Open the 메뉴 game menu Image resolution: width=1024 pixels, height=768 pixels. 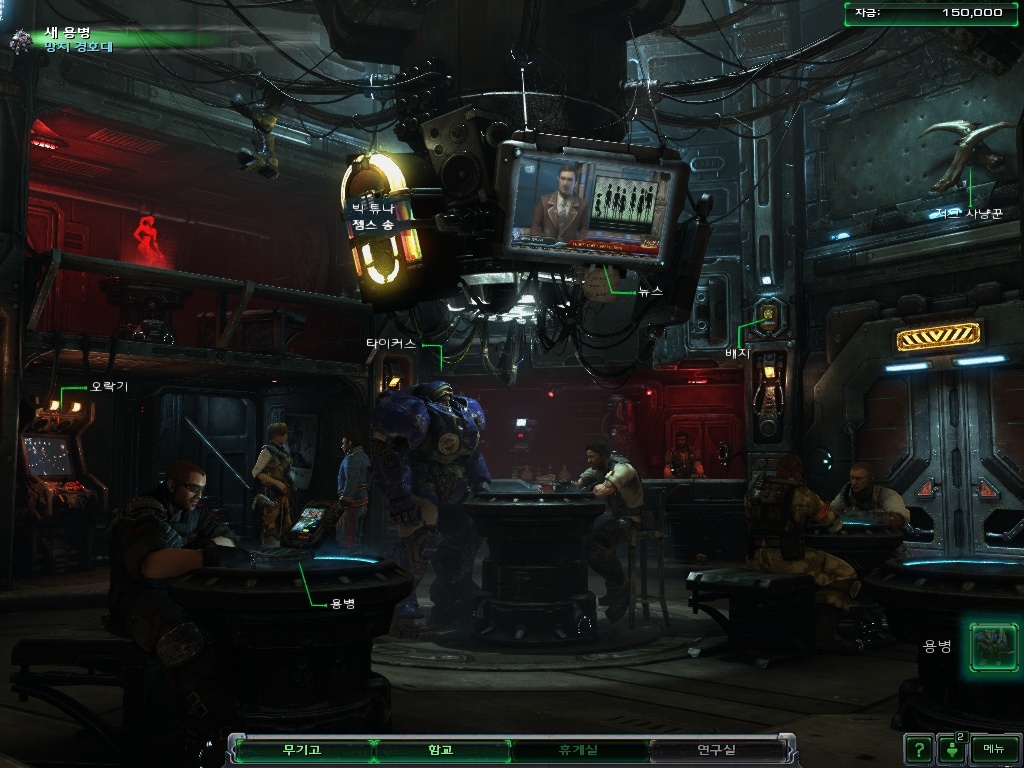click(x=993, y=748)
